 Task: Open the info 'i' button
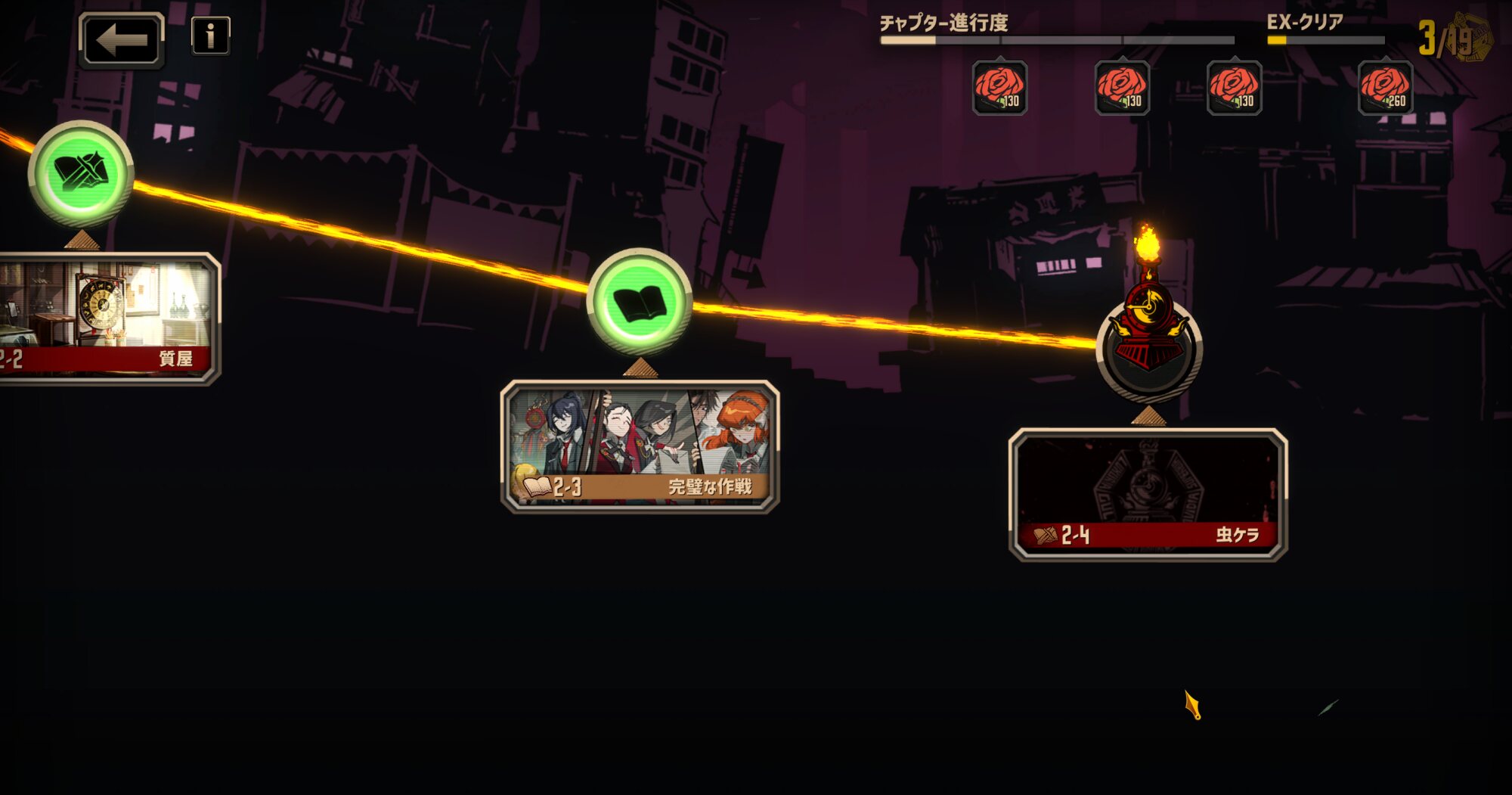(210, 36)
